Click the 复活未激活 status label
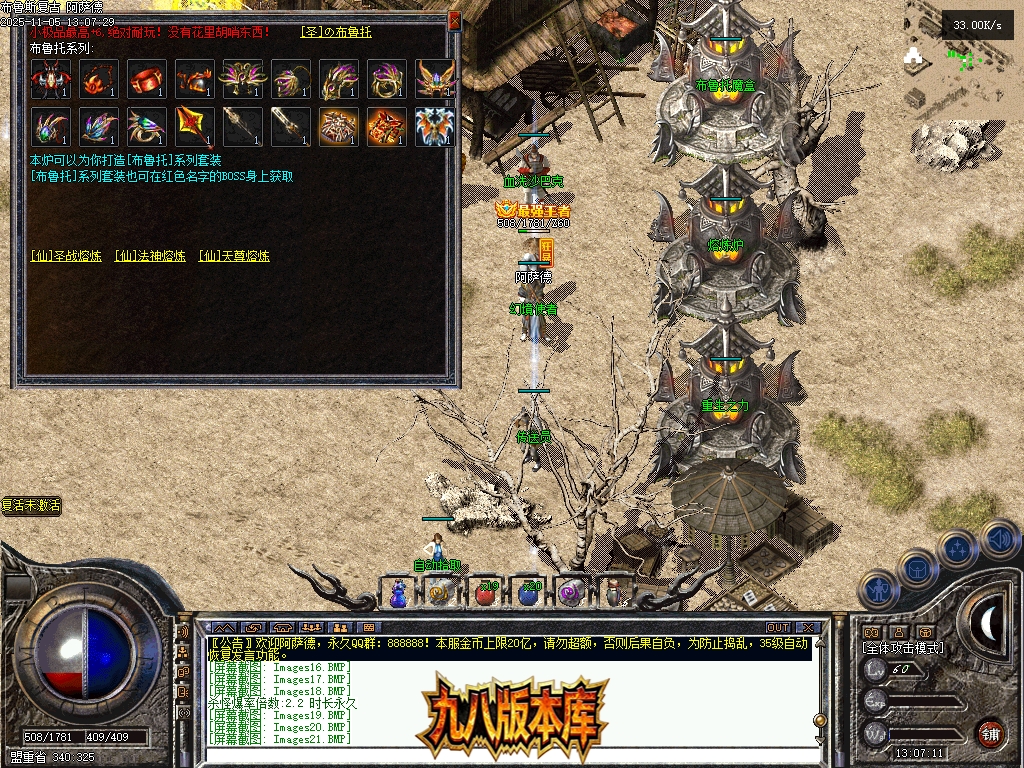The height and width of the screenshot is (768, 1024). (31, 506)
